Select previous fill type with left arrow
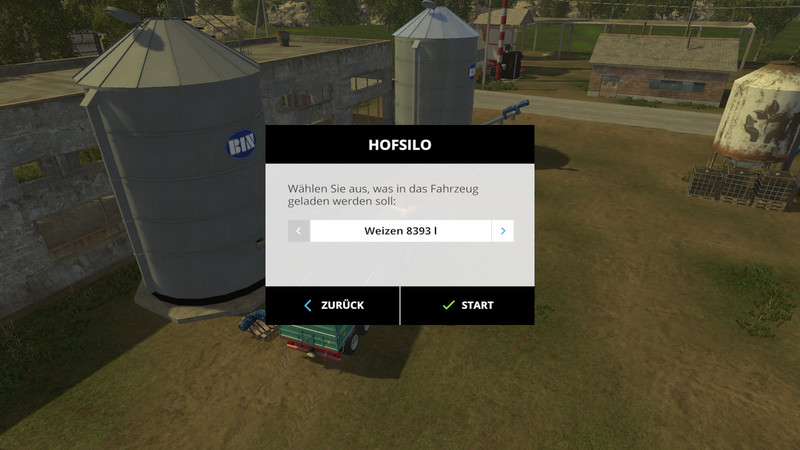The image size is (800, 450). tap(298, 231)
